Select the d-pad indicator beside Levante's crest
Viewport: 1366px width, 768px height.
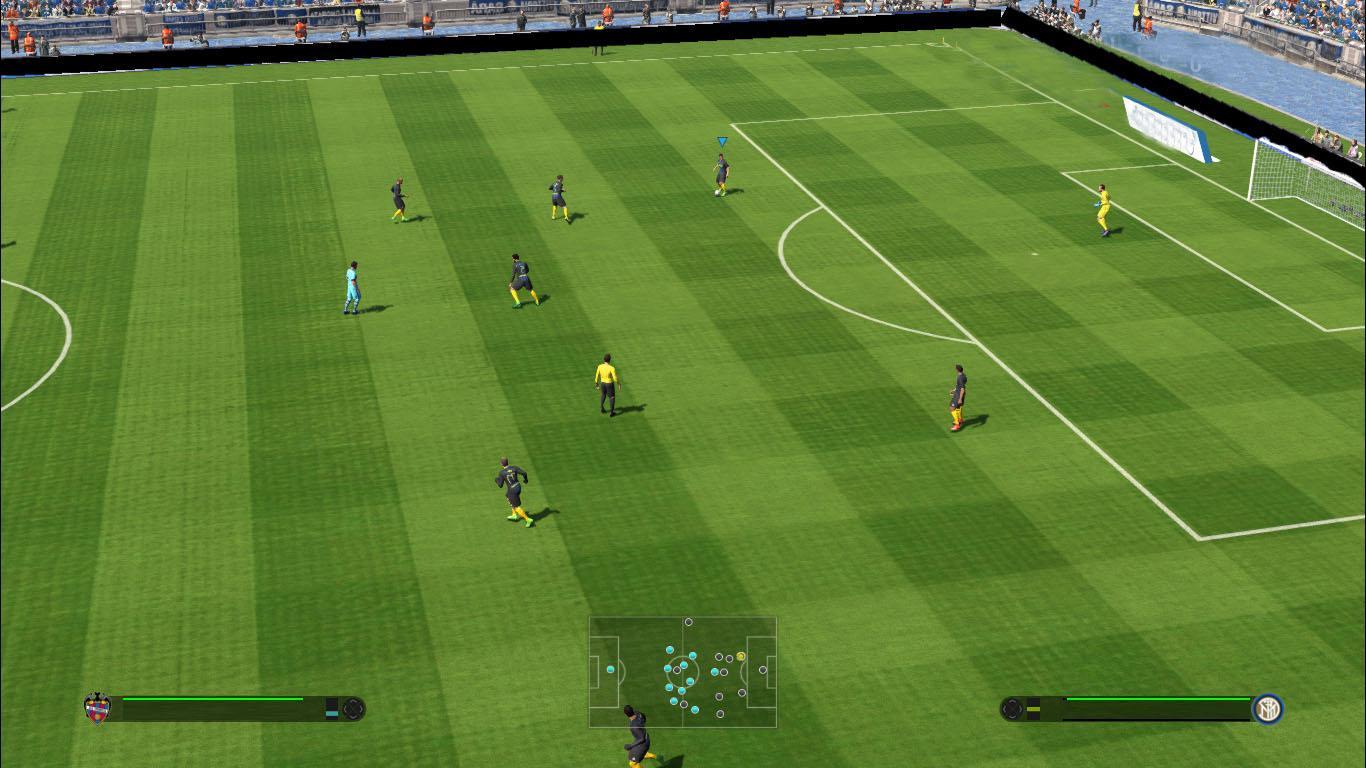click(x=352, y=708)
